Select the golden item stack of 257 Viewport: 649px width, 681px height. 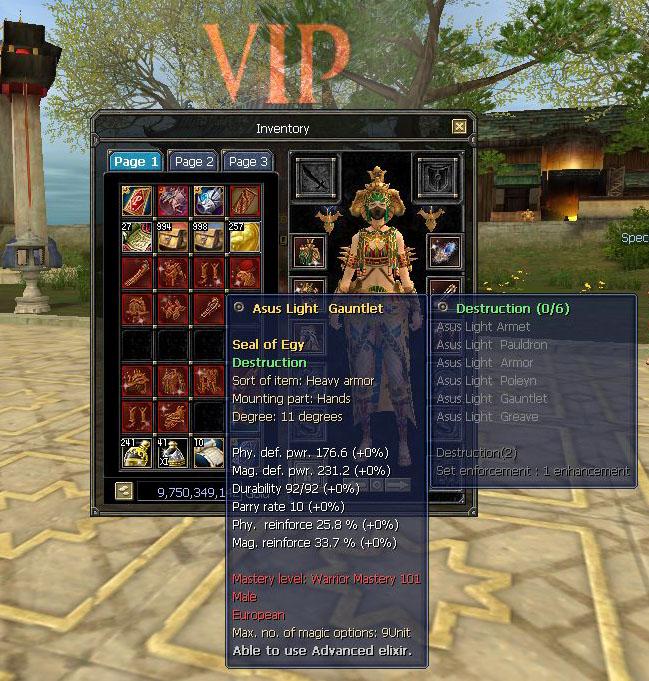tap(244, 237)
